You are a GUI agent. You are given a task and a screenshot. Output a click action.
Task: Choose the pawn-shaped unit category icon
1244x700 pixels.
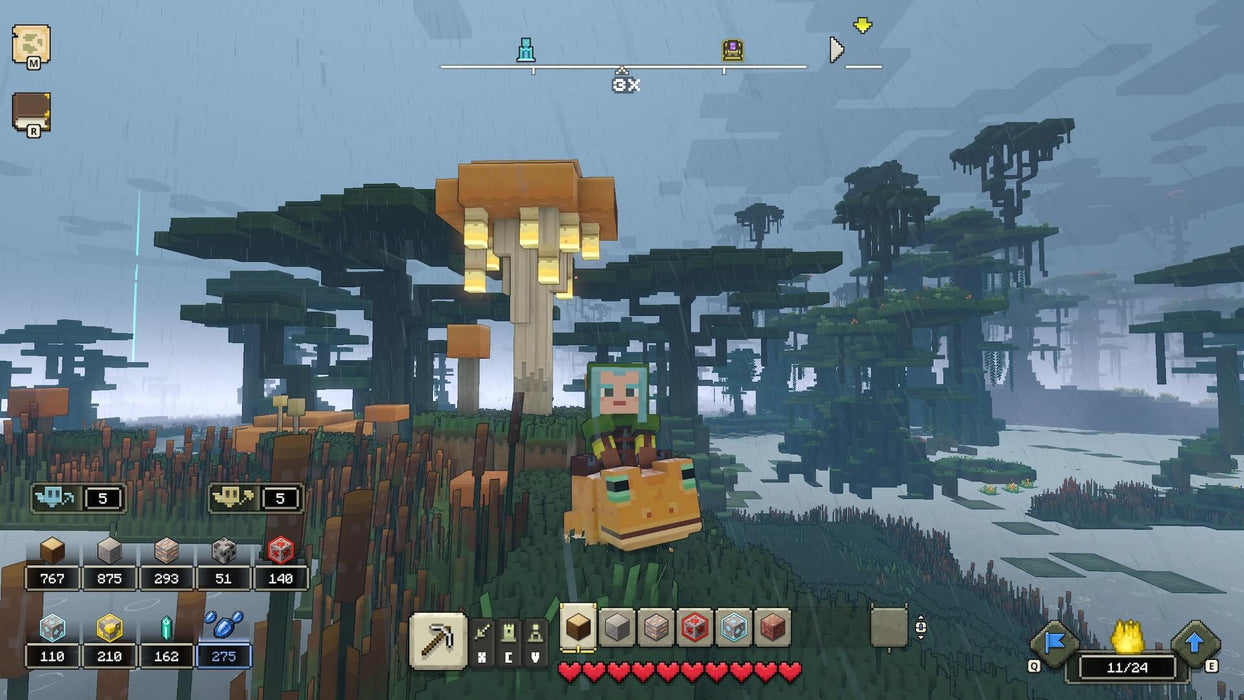click(x=536, y=633)
